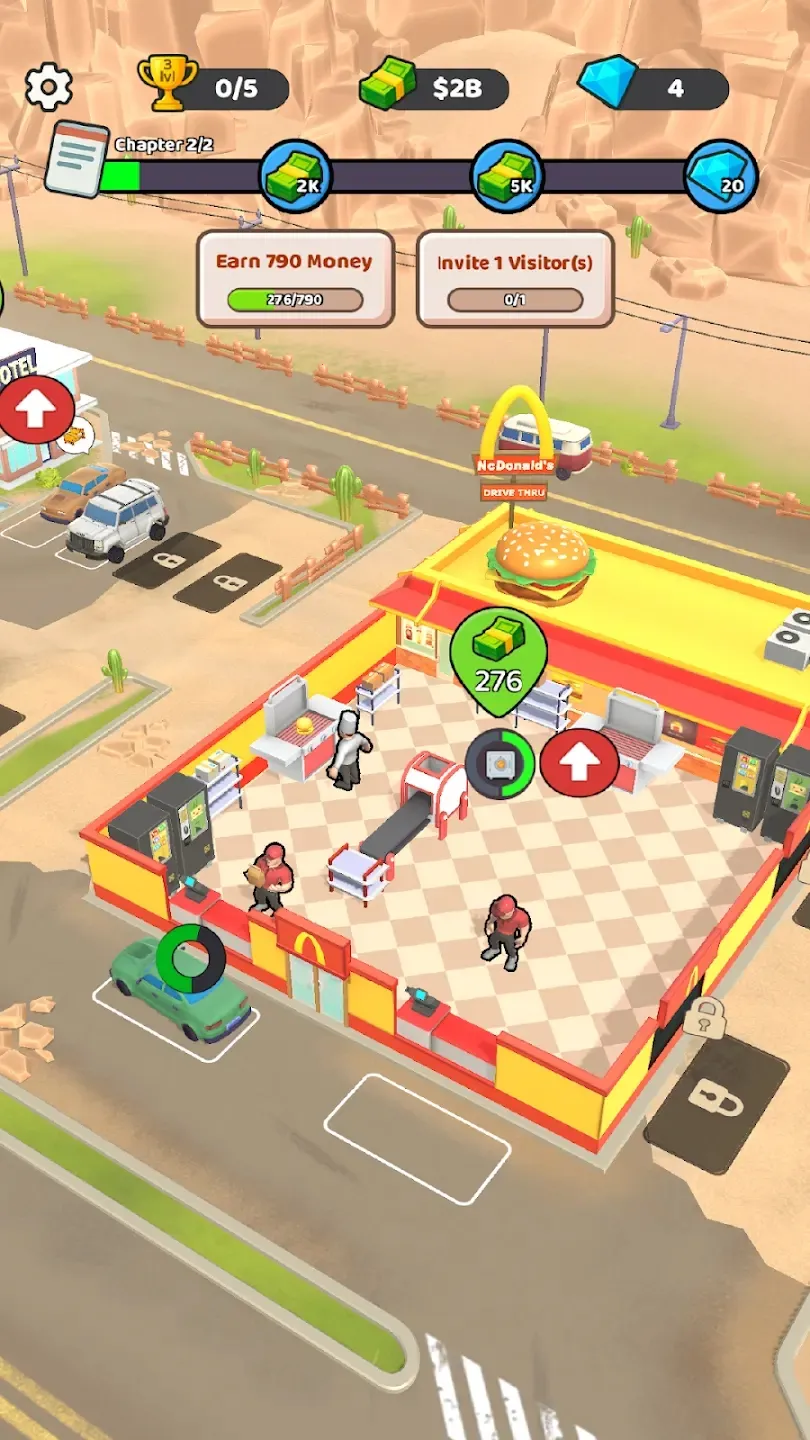
Task: Open the Invite 1 Visitor(s) quest card
Action: (x=515, y=278)
